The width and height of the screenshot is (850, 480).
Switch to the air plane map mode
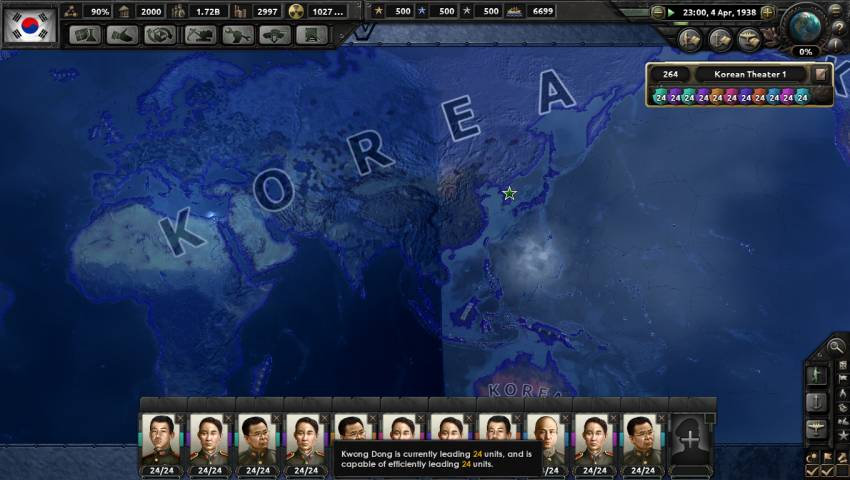coord(817,429)
